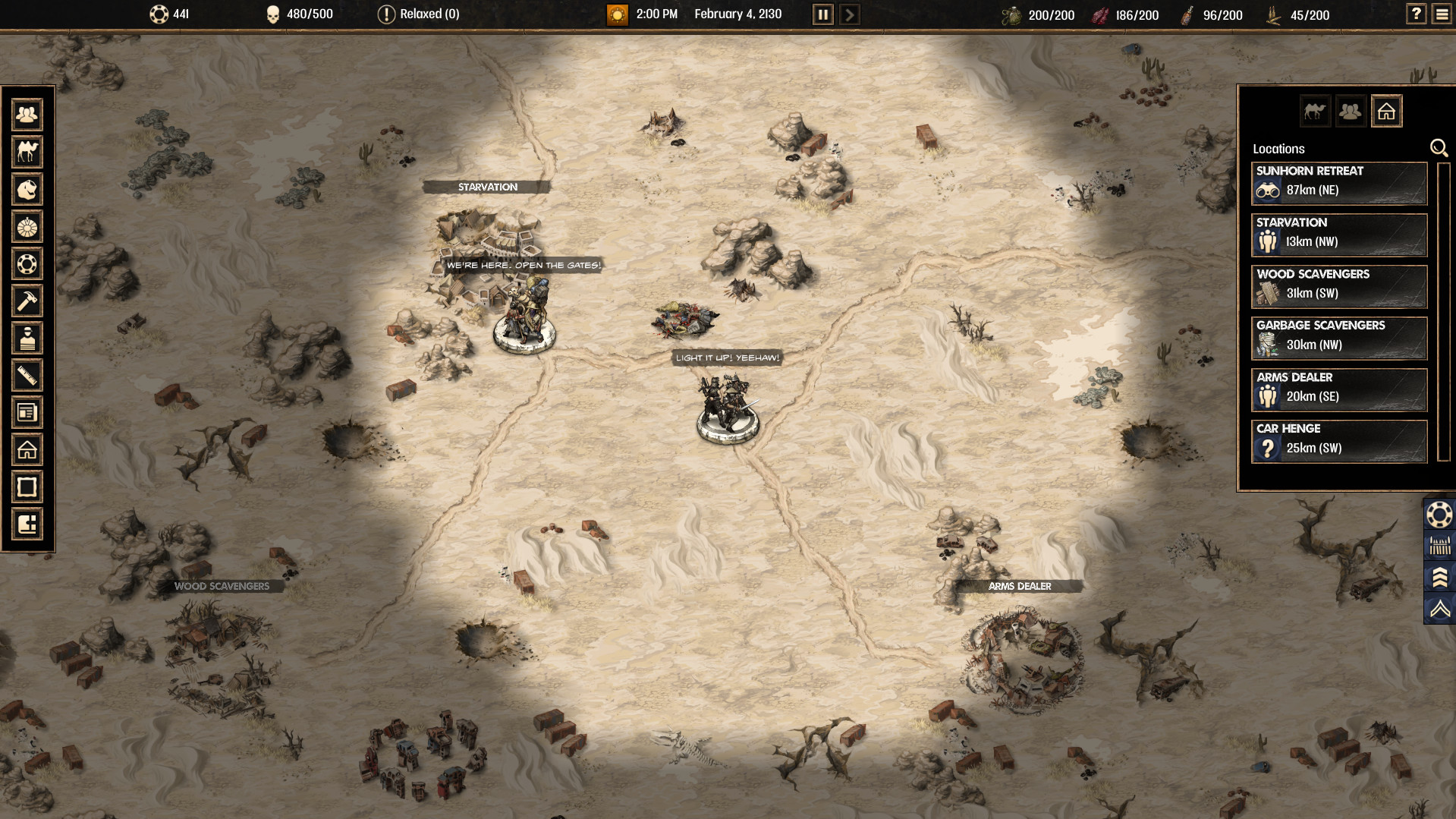Switch to the people tab in the Locations panel
The height and width of the screenshot is (819, 1456).
(x=1351, y=111)
